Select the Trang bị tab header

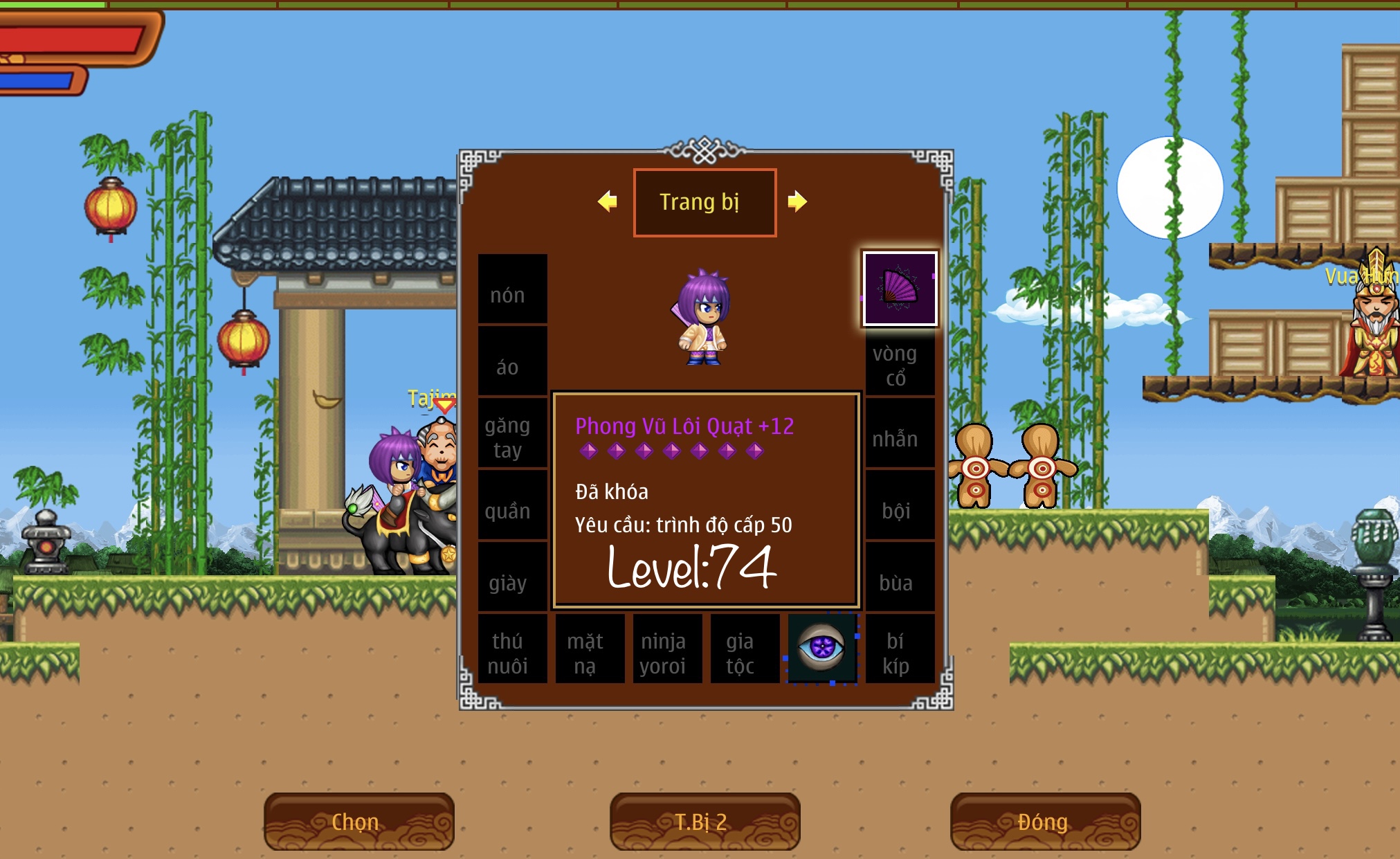[704, 202]
